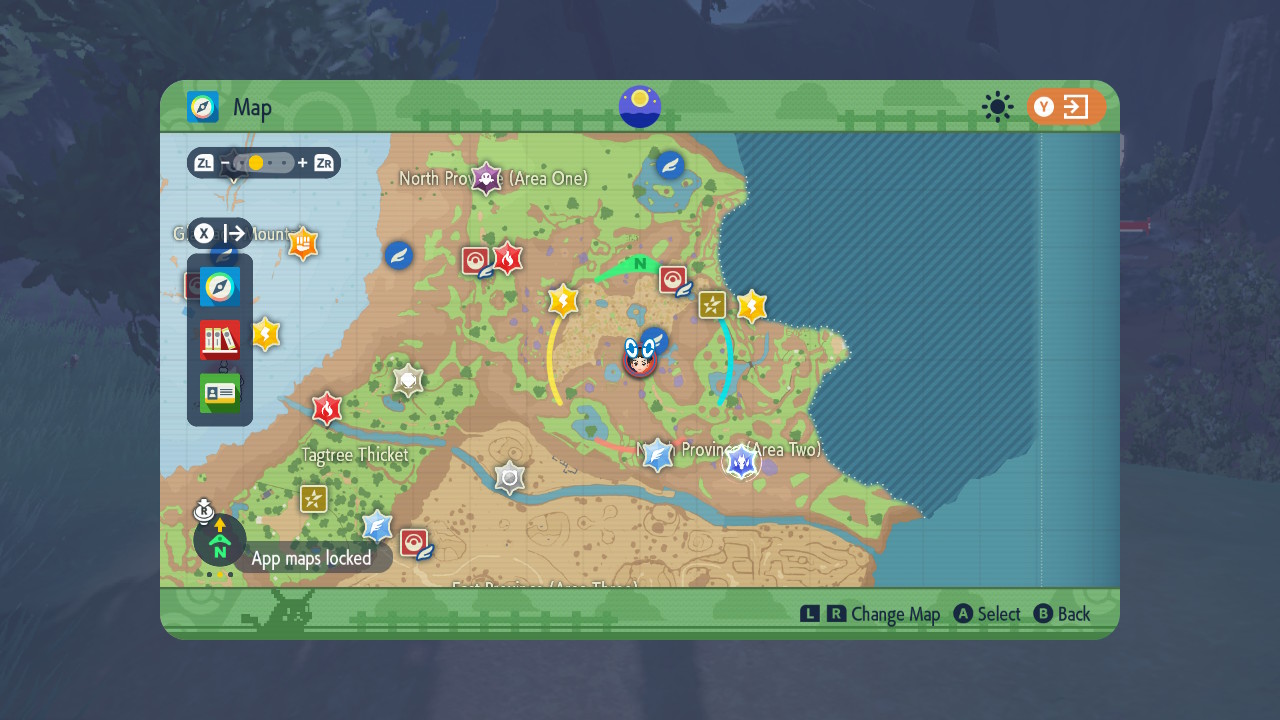The image size is (1280, 720).
Task: Click the Fire Gym badge near Tagtree Thicket
Action: pos(326,409)
